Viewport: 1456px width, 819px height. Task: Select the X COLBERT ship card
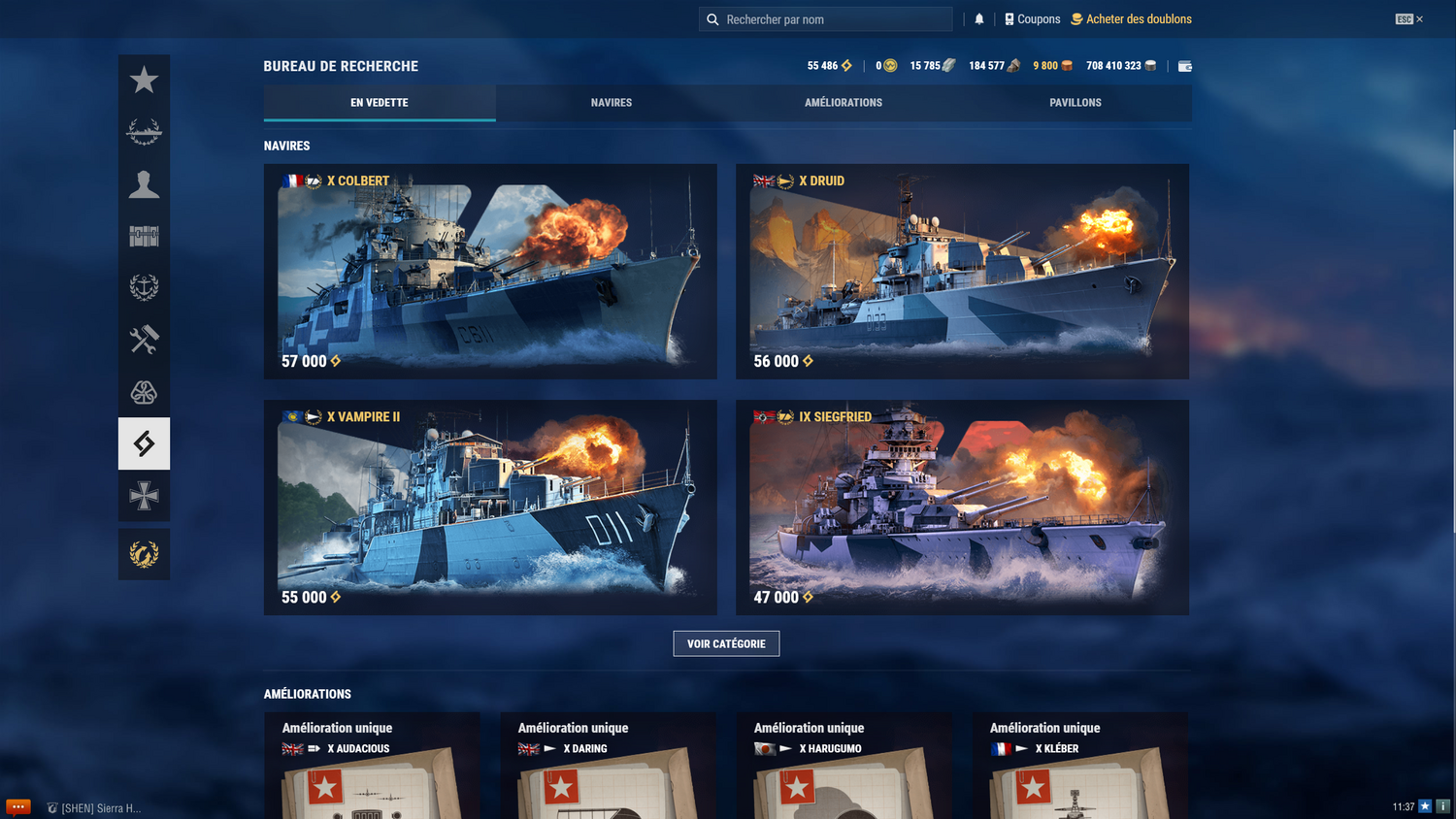[490, 271]
